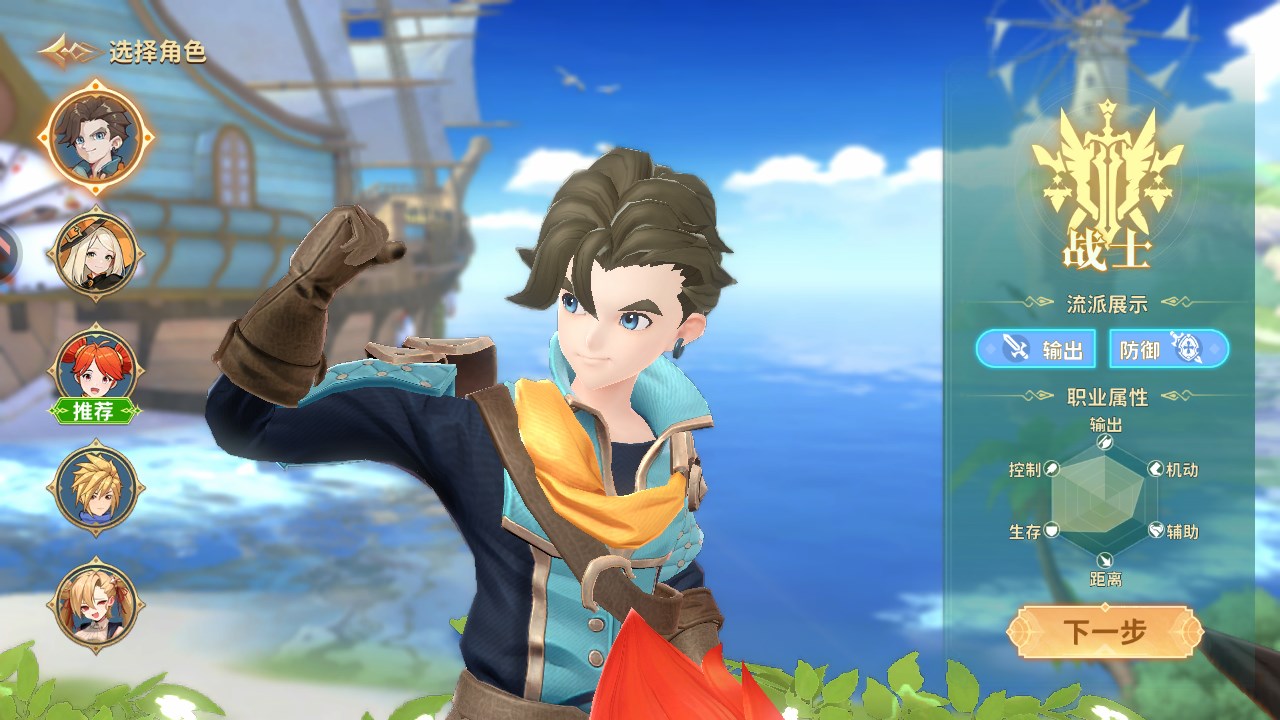Go back using the 选择角色 arrow

pos(68,50)
